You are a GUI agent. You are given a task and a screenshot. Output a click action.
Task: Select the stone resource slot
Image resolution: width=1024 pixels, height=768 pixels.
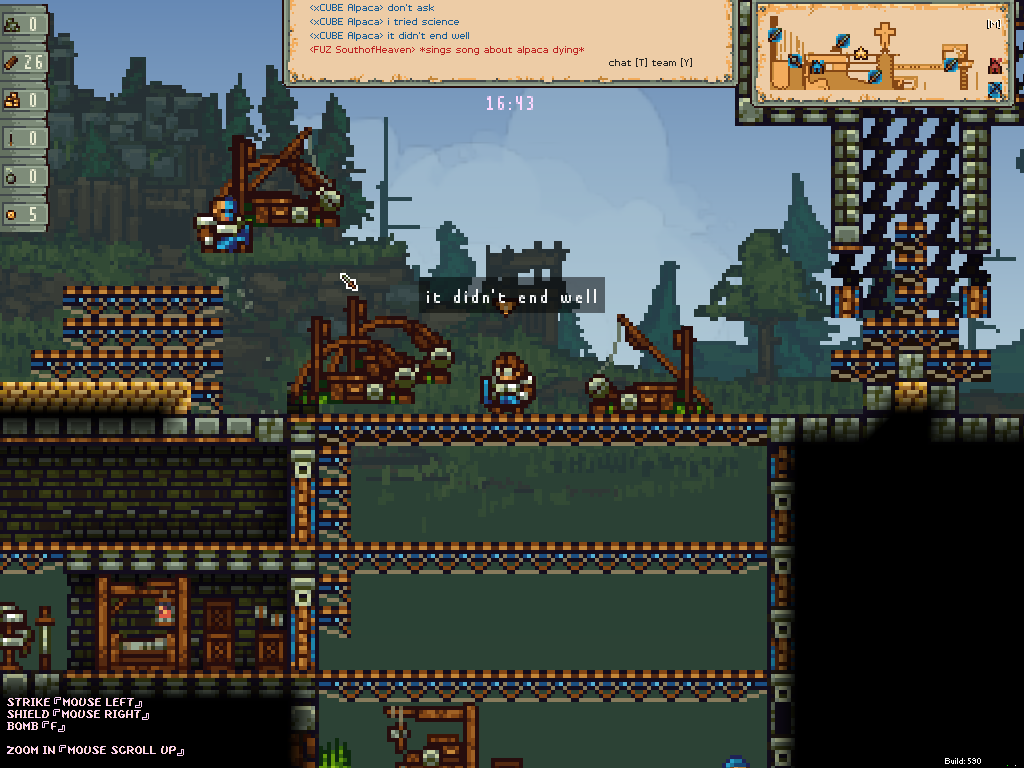(x=25, y=24)
